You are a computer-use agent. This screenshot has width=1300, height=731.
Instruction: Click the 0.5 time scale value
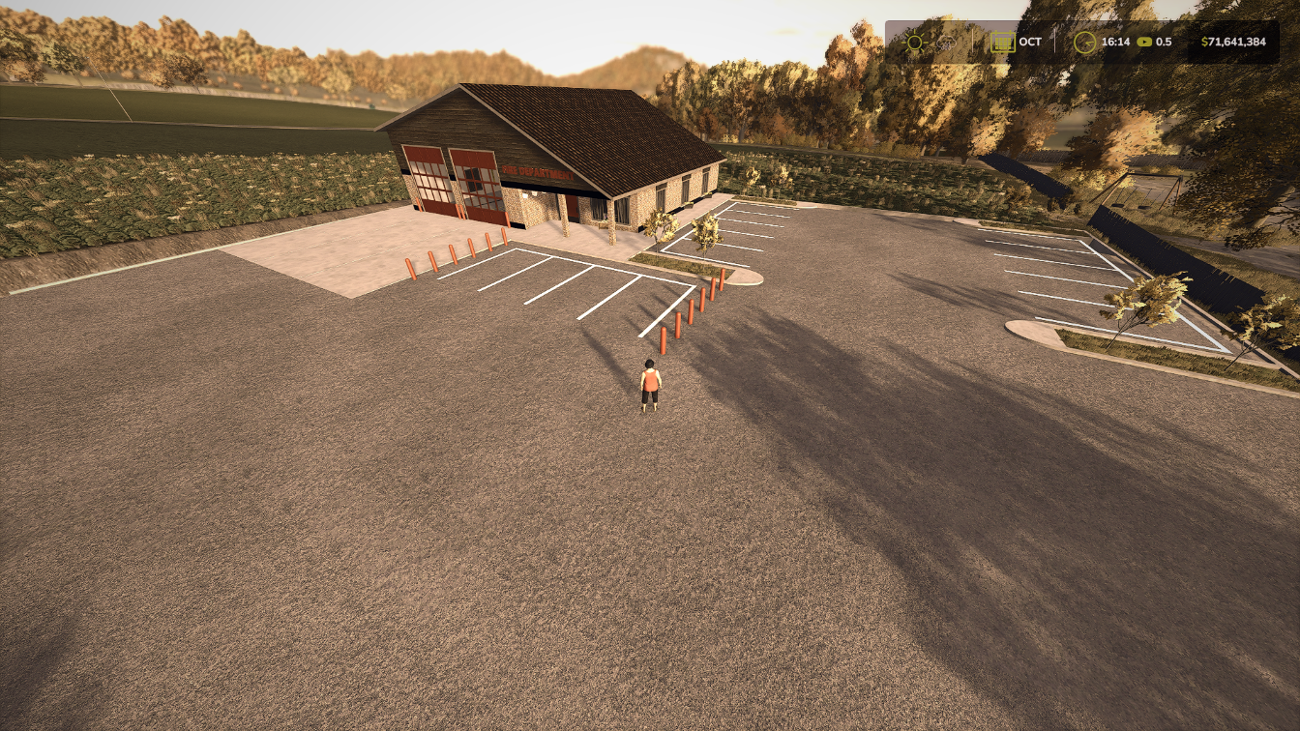click(x=1164, y=42)
